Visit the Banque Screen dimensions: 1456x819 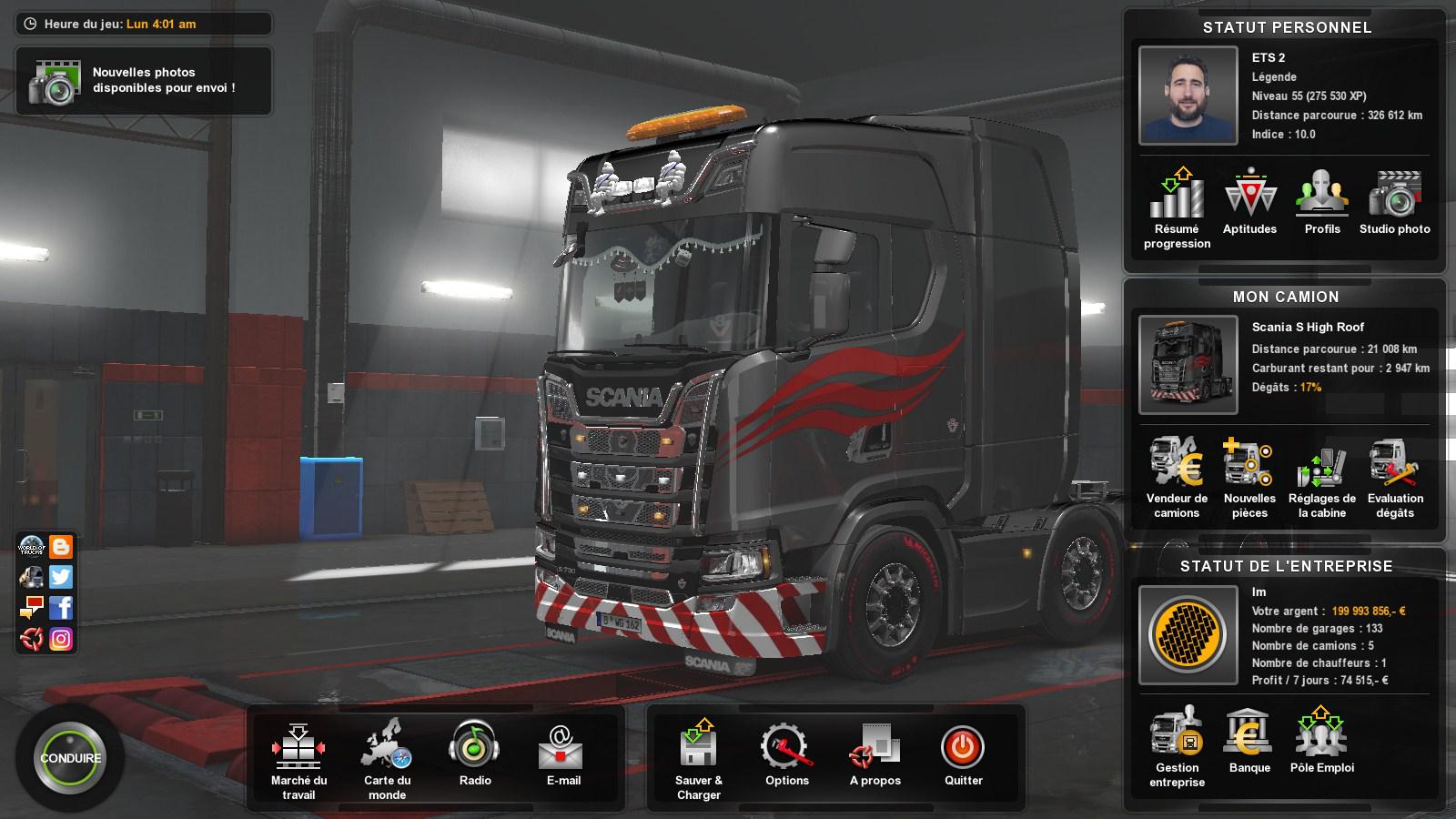pyautogui.click(x=1249, y=735)
